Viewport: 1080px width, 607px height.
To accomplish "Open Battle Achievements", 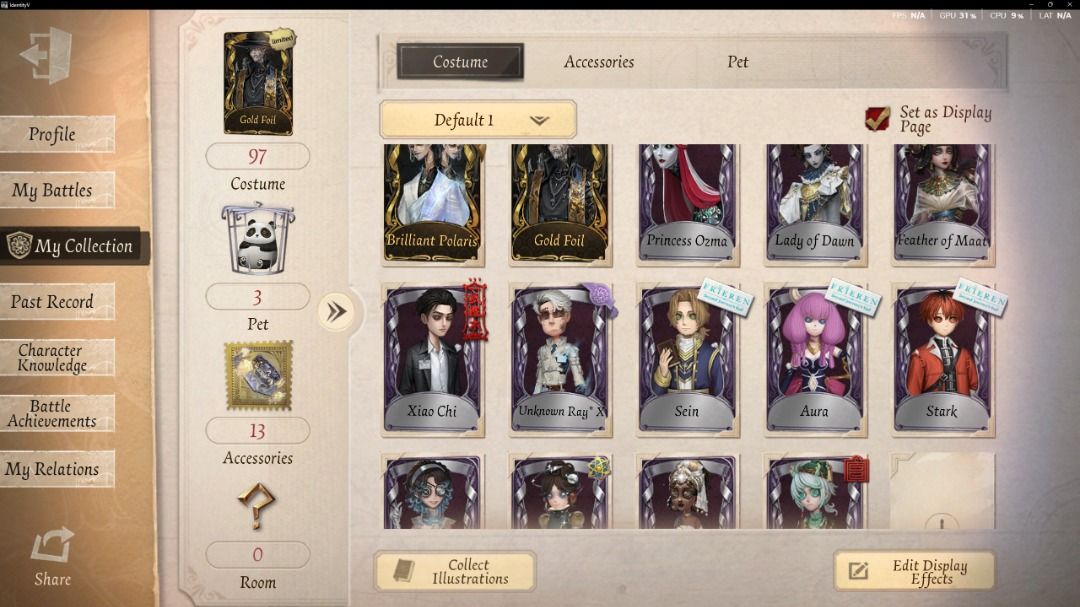I will point(57,413).
